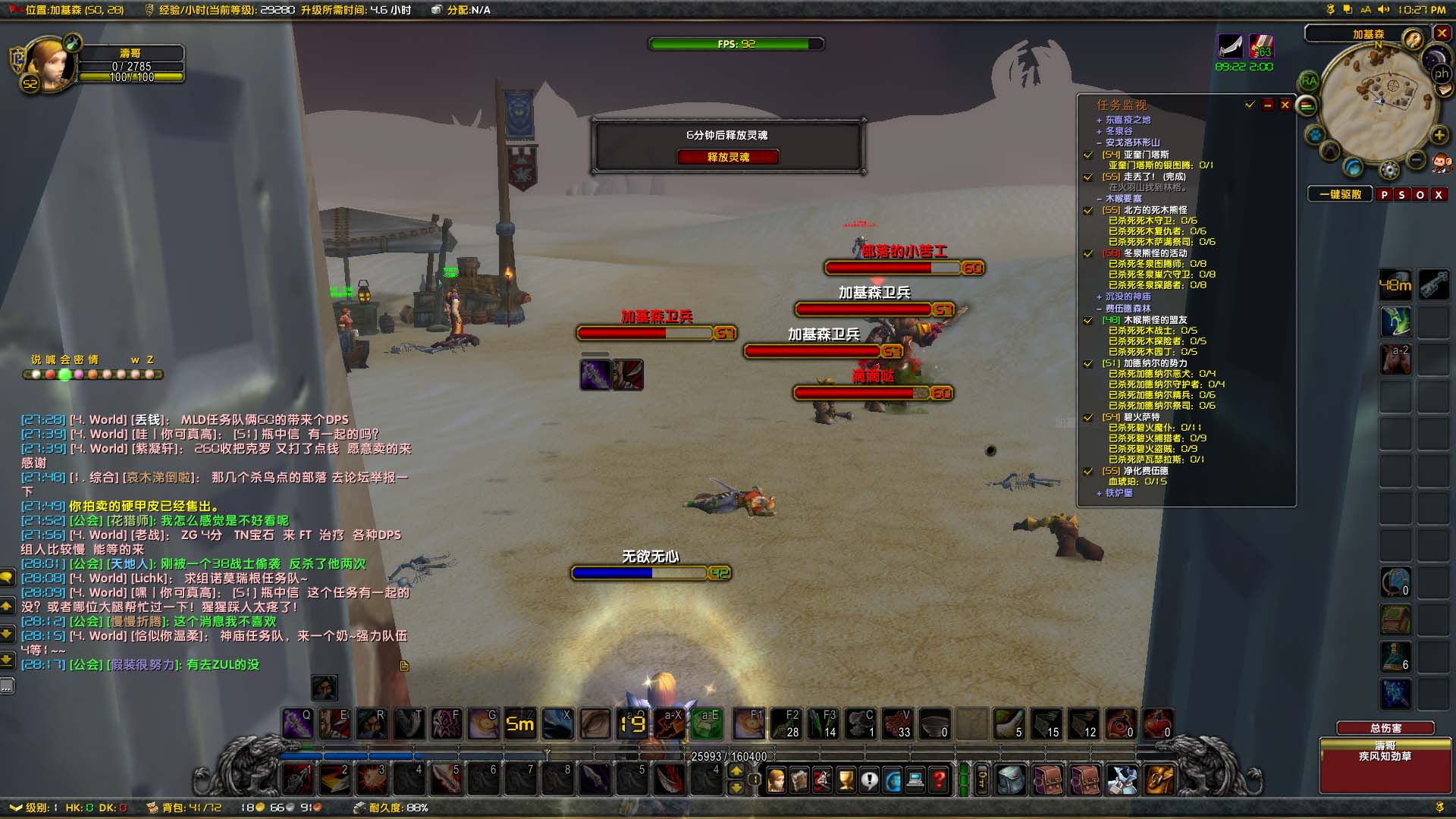Image resolution: width=1456 pixels, height=819 pixels.
Task: Click the minimap zoom-in plus control
Action: 1439,135
